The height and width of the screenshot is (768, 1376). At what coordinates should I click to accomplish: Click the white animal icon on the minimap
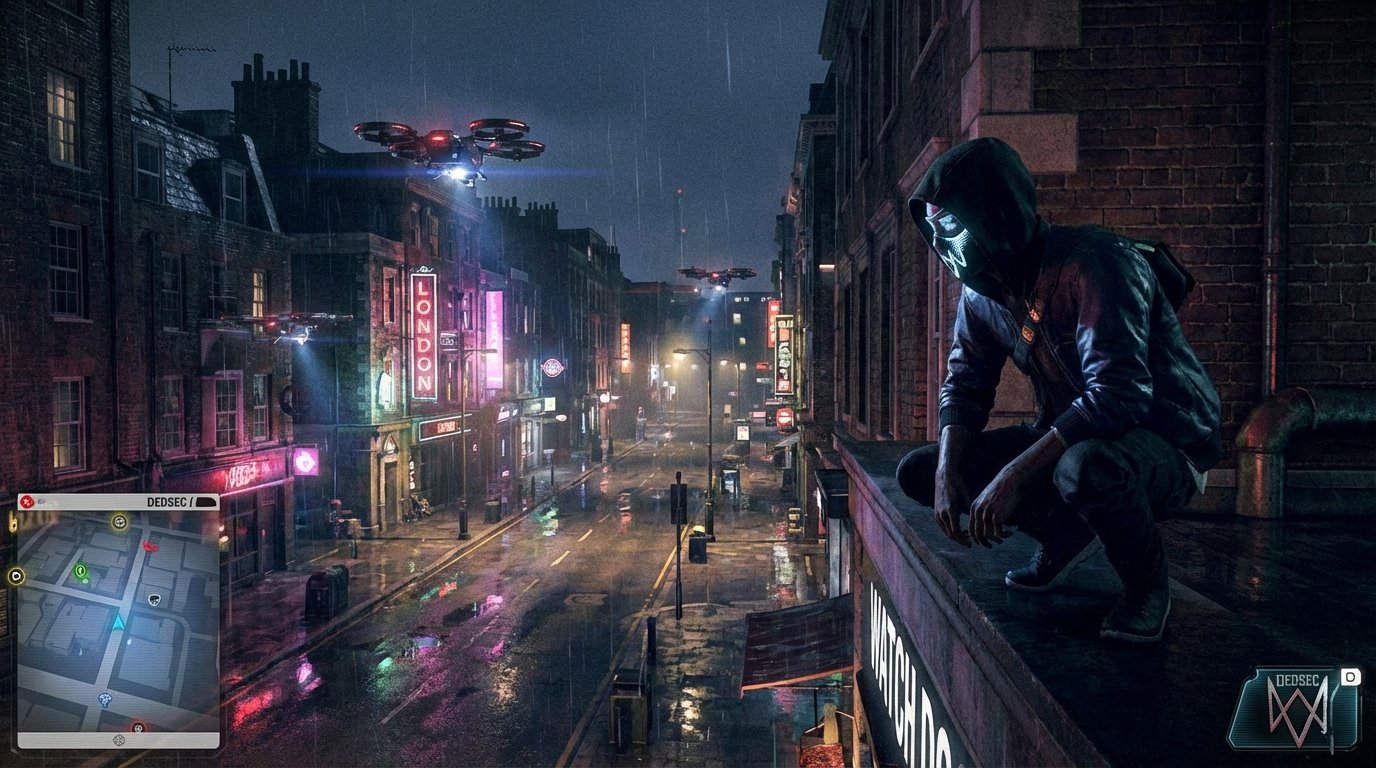pyautogui.click(x=153, y=600)
